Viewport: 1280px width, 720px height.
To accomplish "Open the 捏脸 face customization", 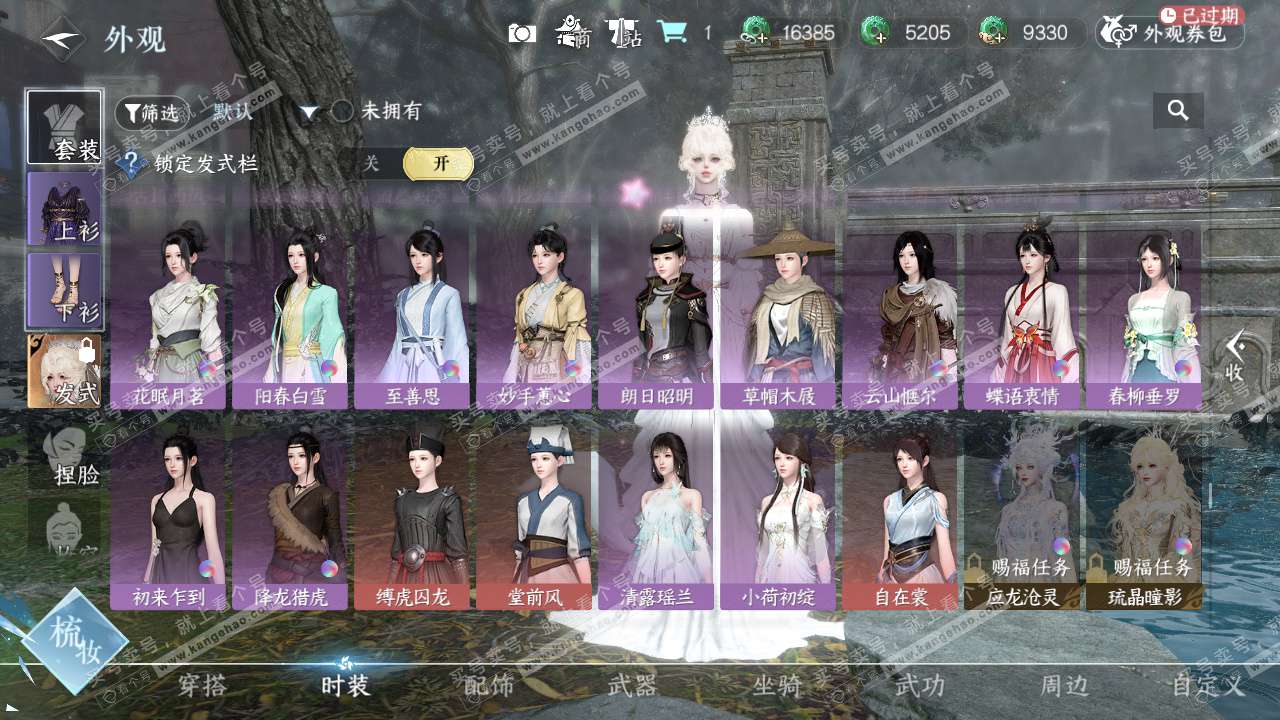I will [64, 457].
